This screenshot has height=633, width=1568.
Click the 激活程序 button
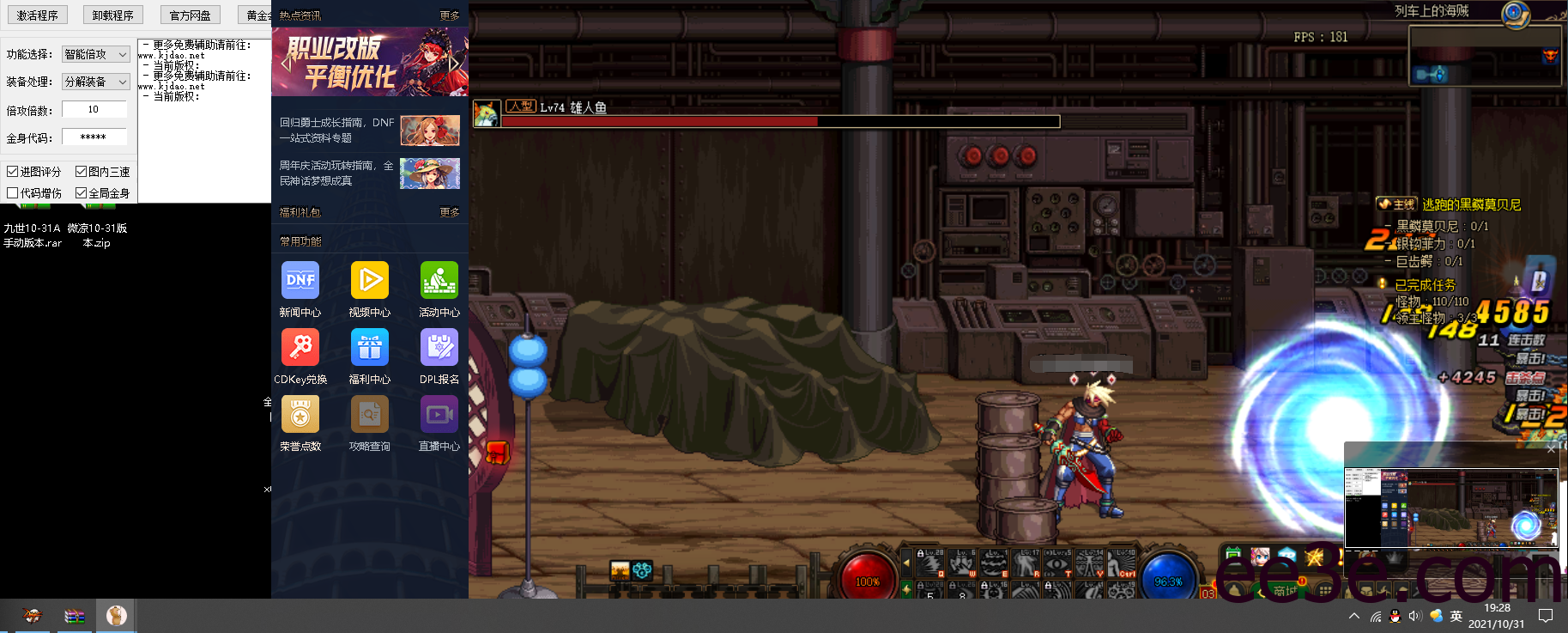(38, 15)
